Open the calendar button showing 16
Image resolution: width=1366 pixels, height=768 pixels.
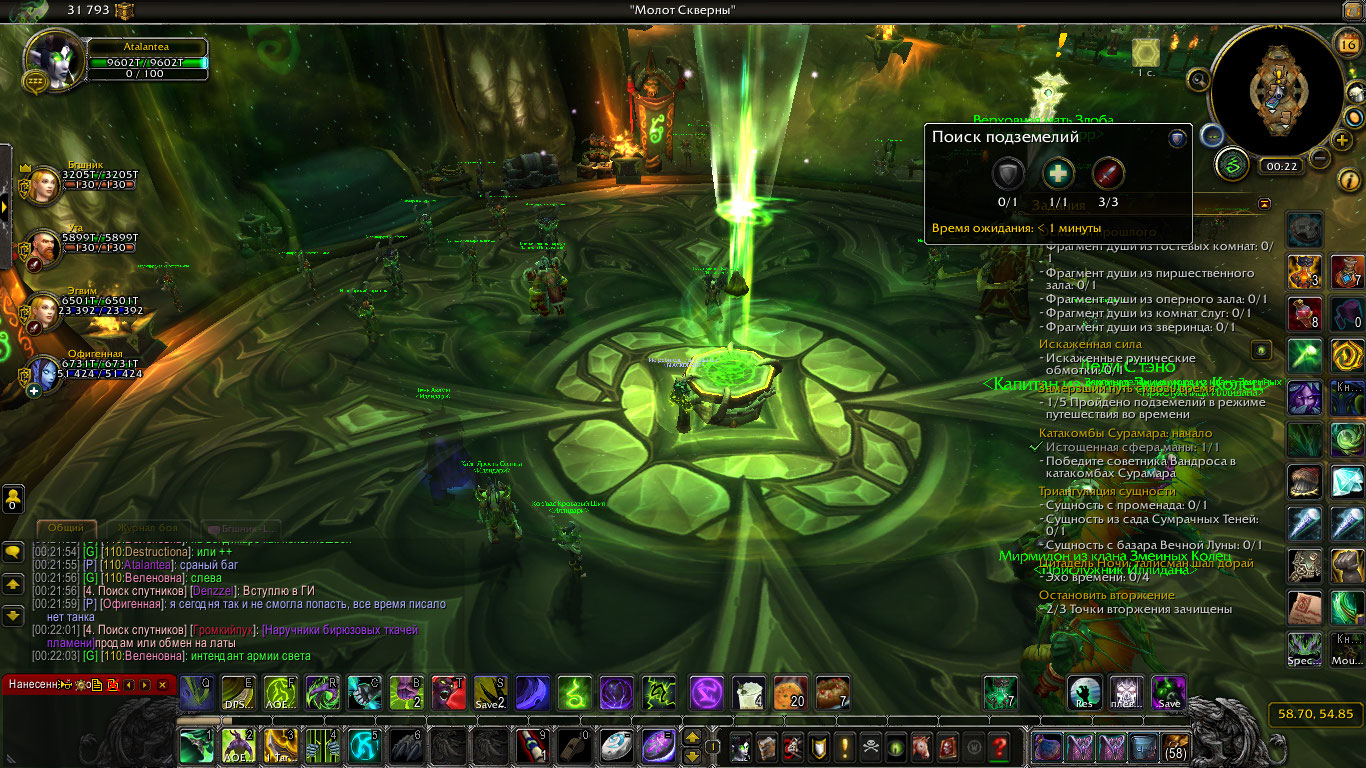1347,41
